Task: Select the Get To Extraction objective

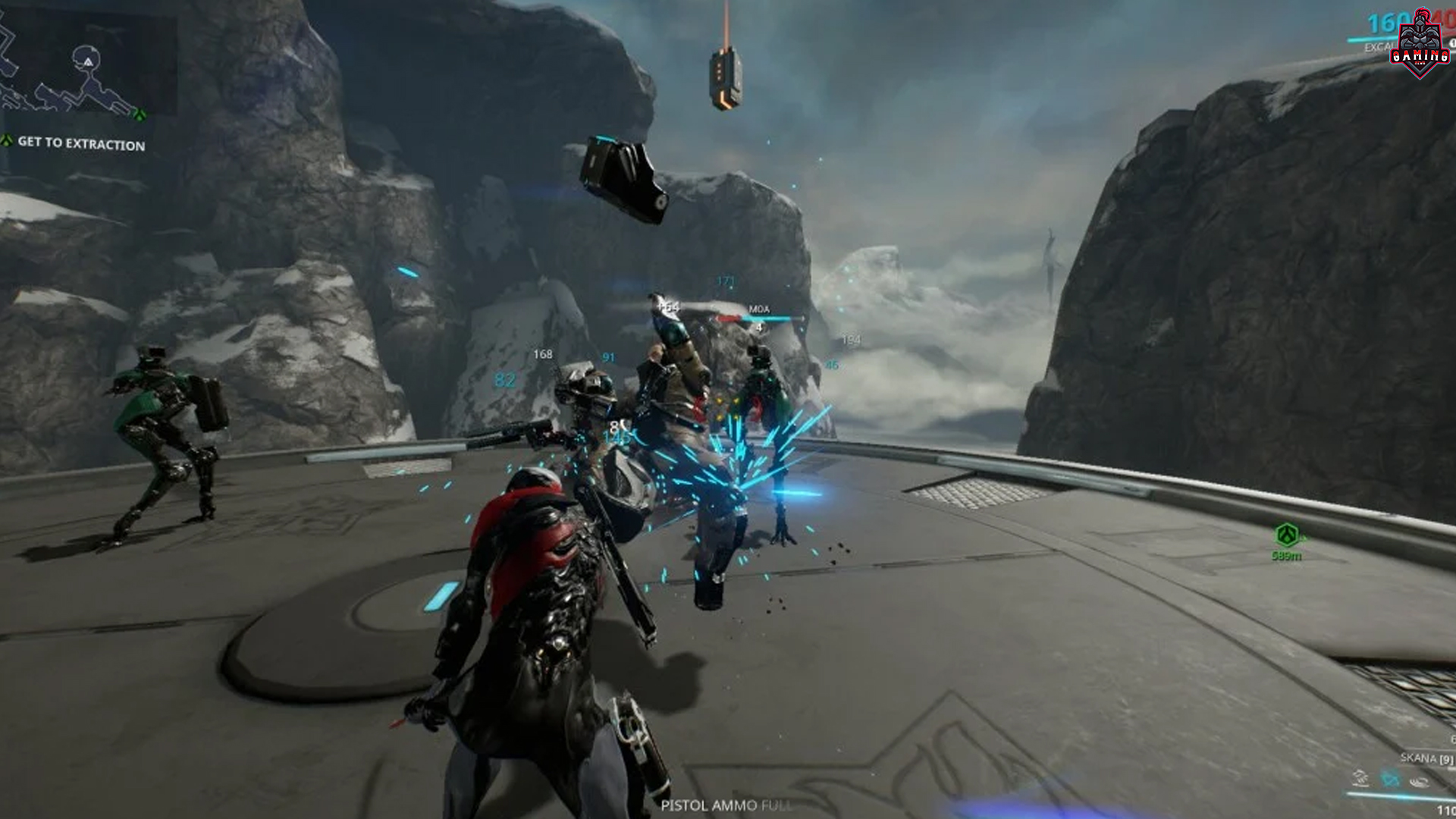Action: (x=80, y=143)
